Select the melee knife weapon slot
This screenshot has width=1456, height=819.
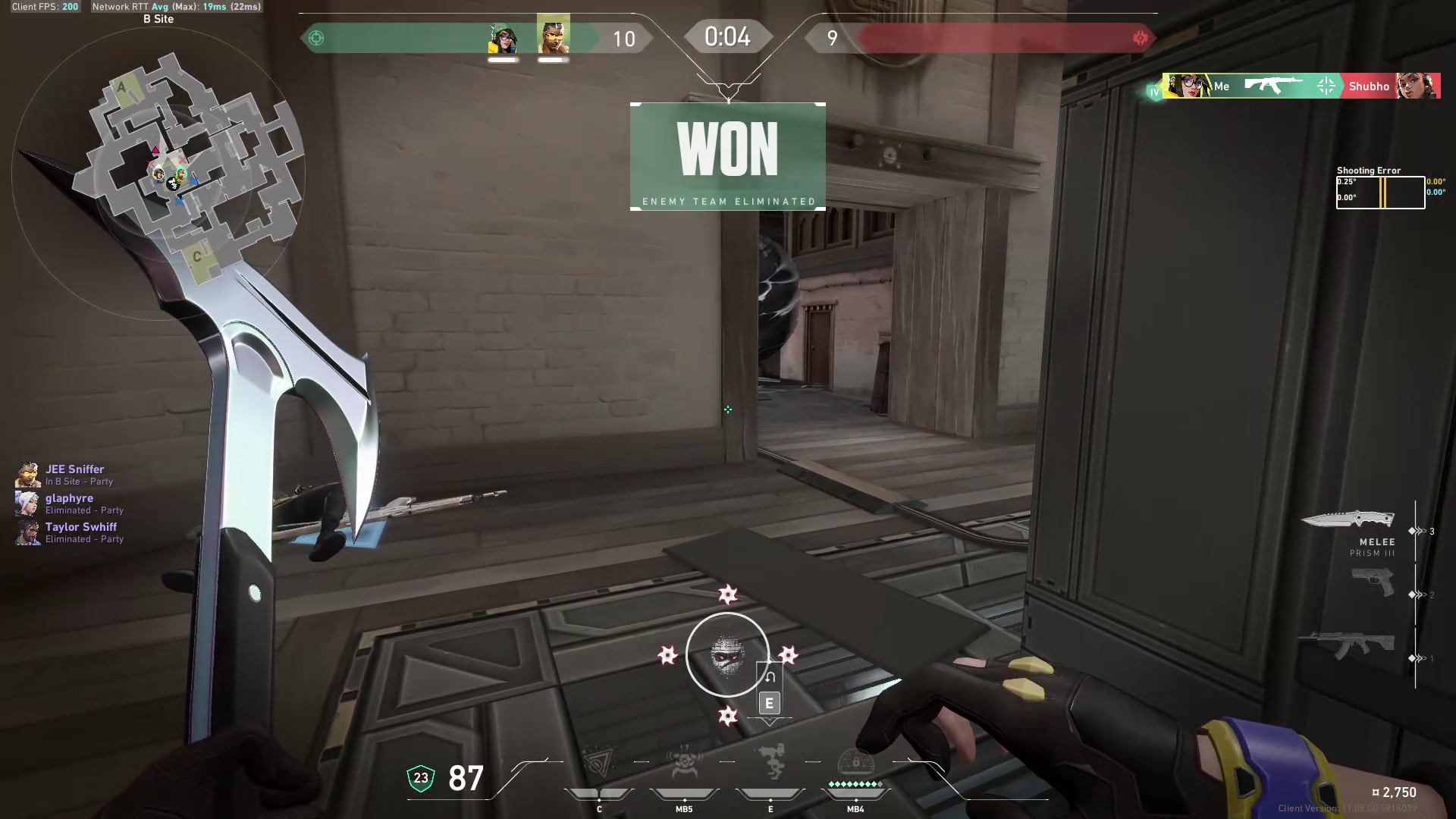(x=1348, y=520)
